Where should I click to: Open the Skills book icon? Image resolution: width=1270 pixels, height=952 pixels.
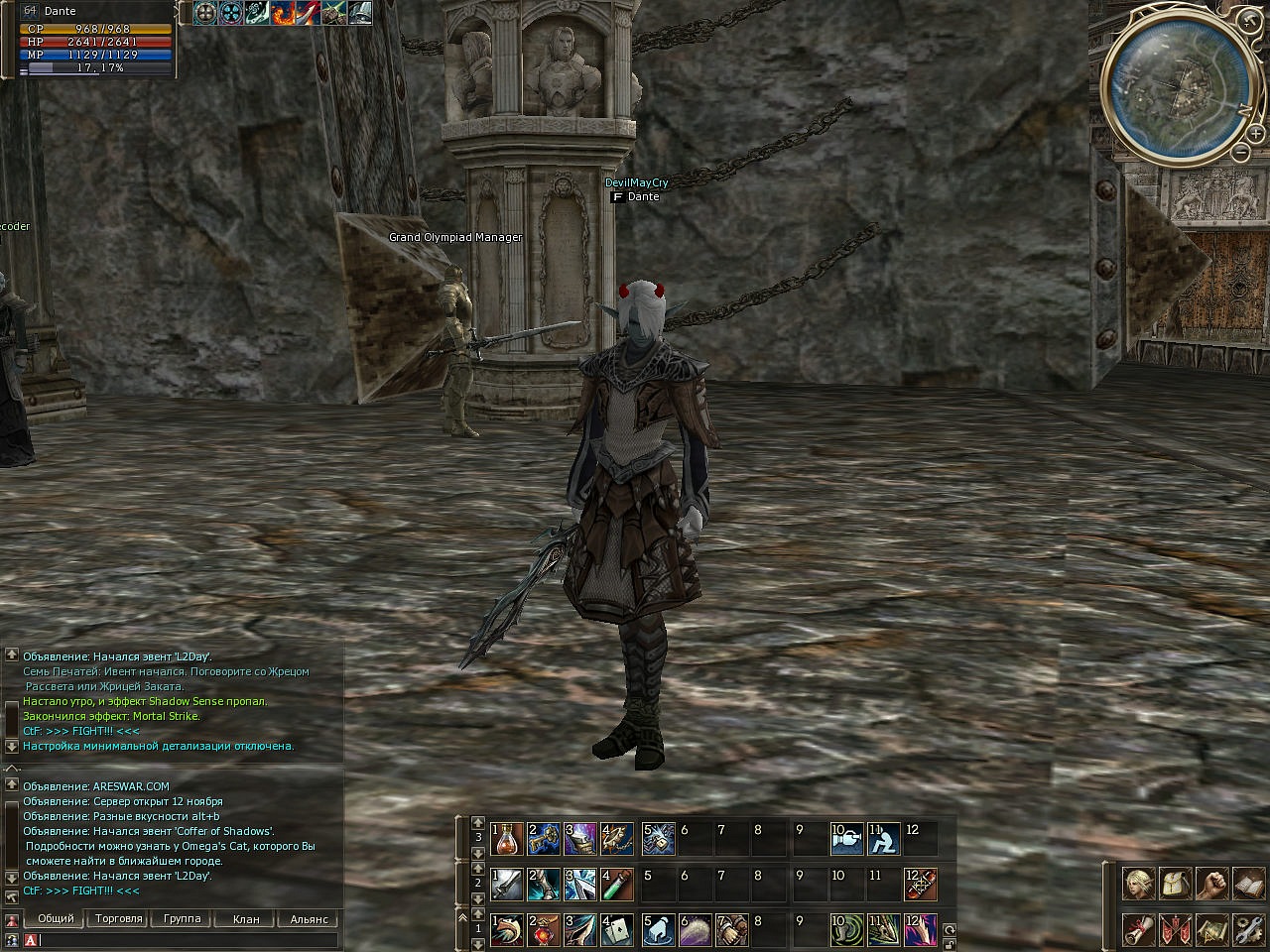pos(1247,883)
